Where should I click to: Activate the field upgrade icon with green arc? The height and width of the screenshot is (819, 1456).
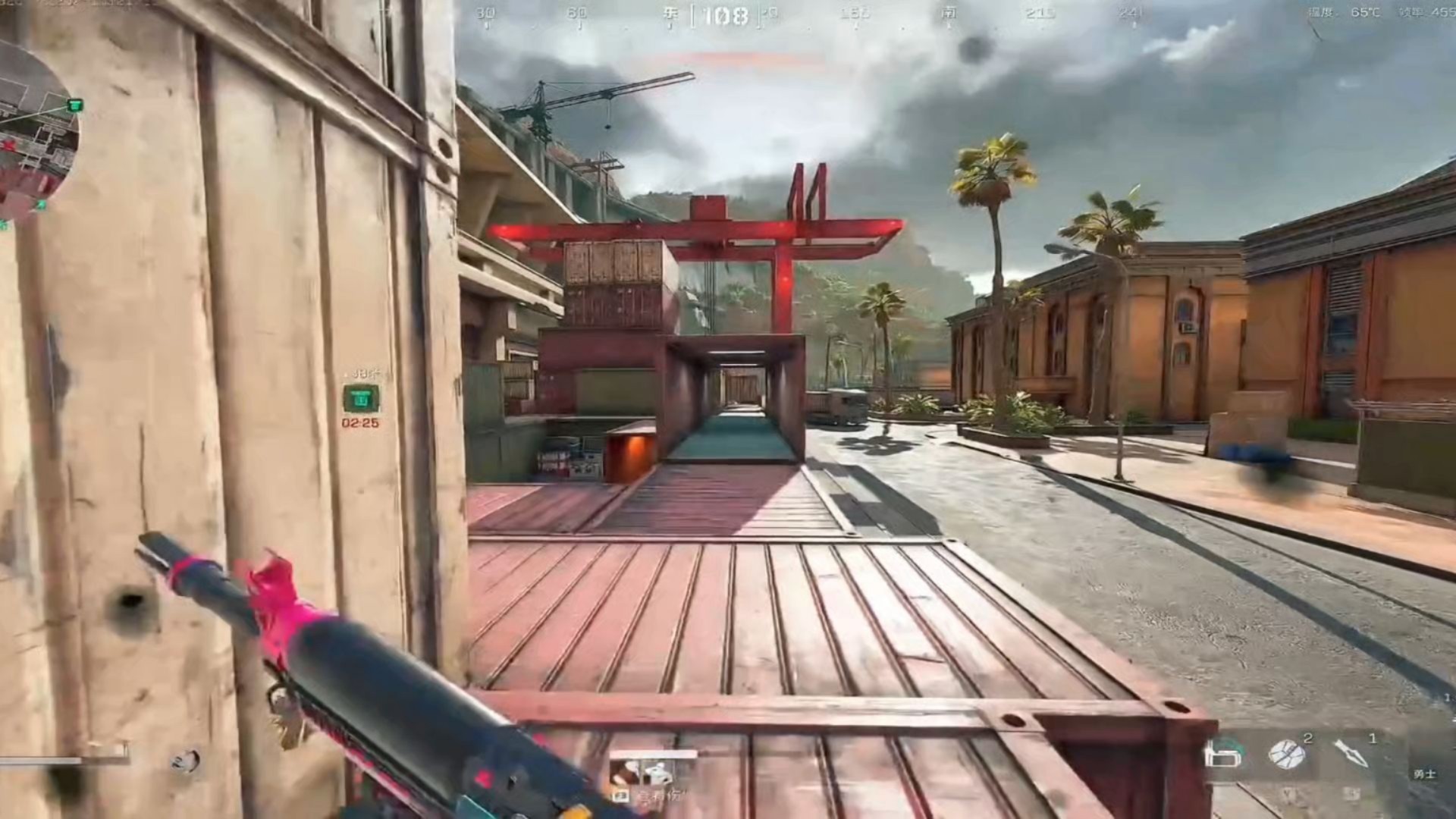1223,753
